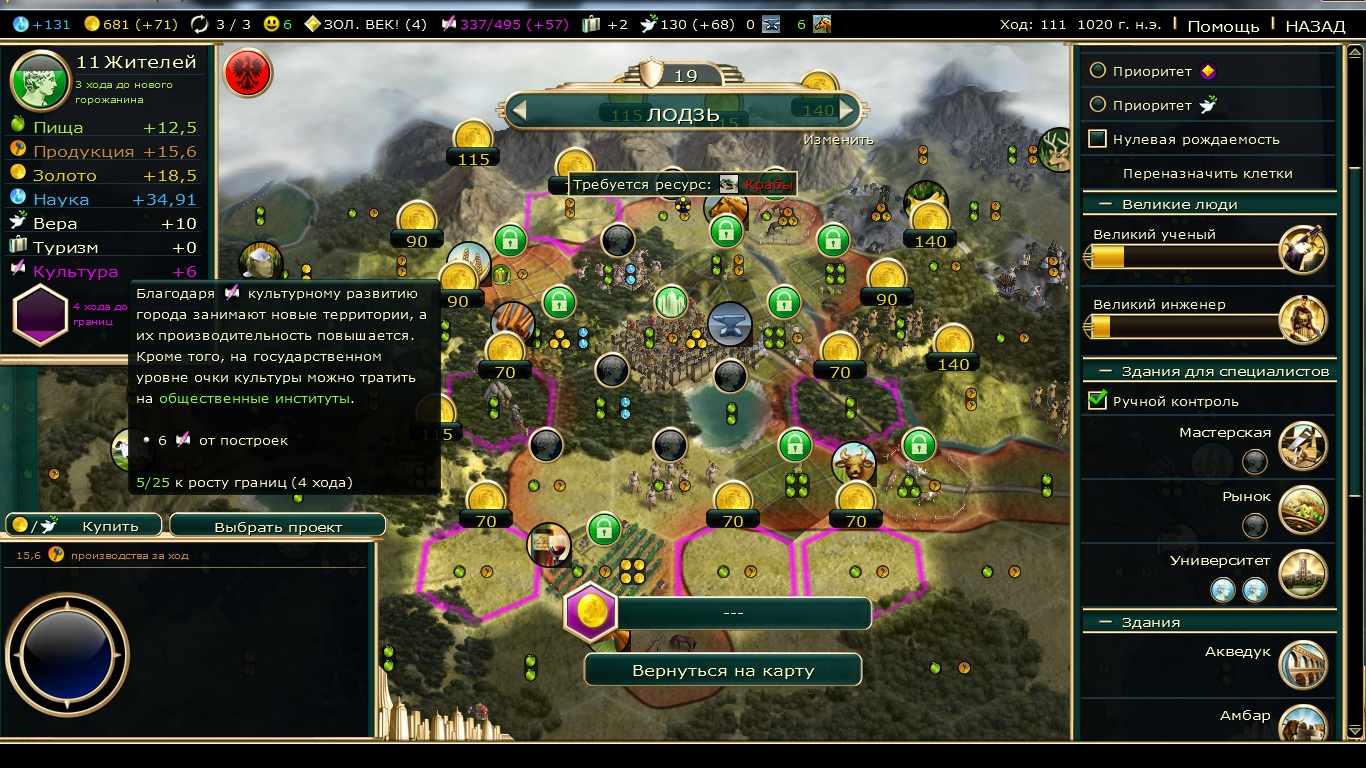Enable Нулевая рождаемость checkbox
Screen dimensions: 1366x768
click(x=1098, y=139)
